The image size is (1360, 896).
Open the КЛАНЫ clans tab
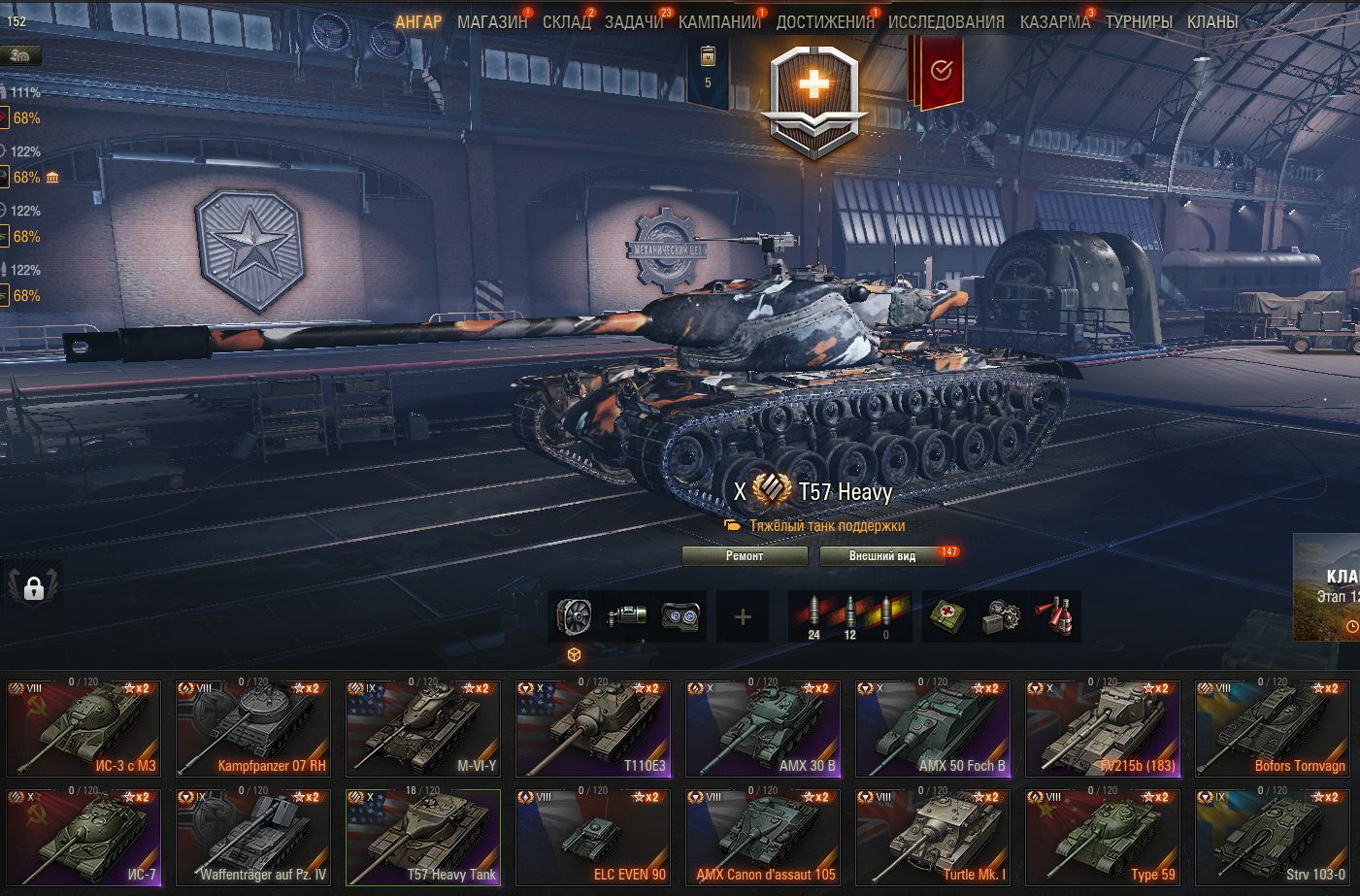[x=1211, y=21]
